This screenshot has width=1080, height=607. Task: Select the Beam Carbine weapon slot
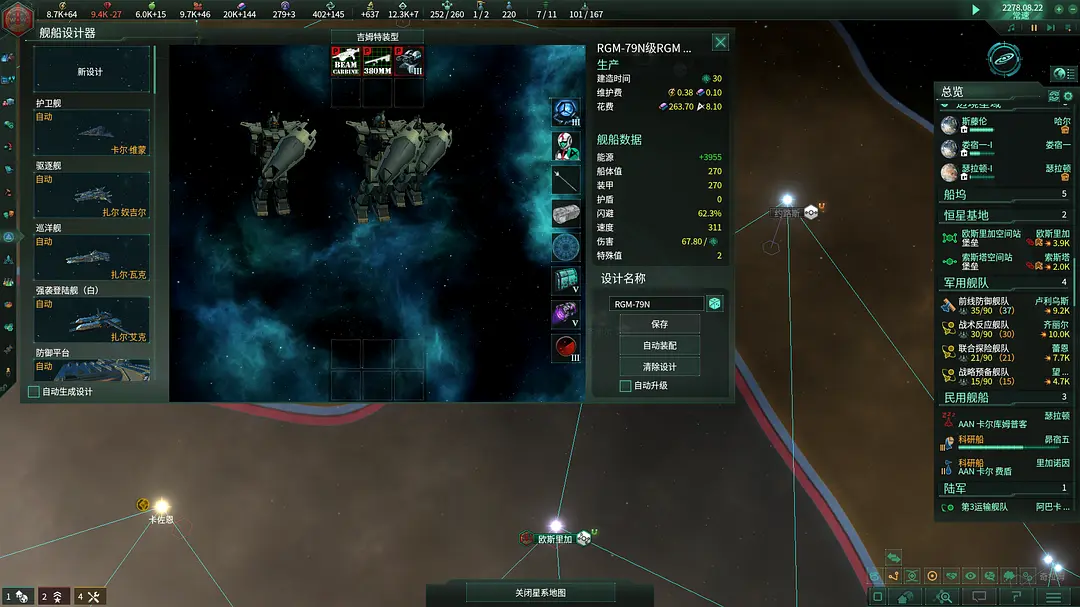point(346,62)
